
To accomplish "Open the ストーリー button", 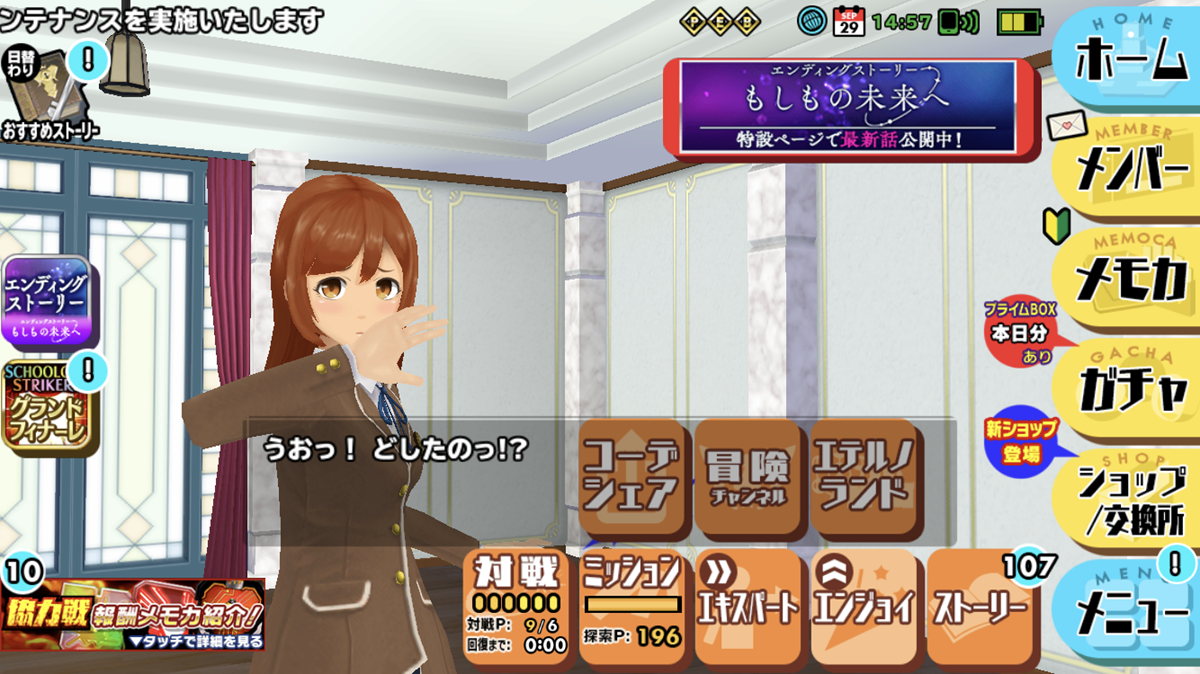I will click(x=980, y=605).
